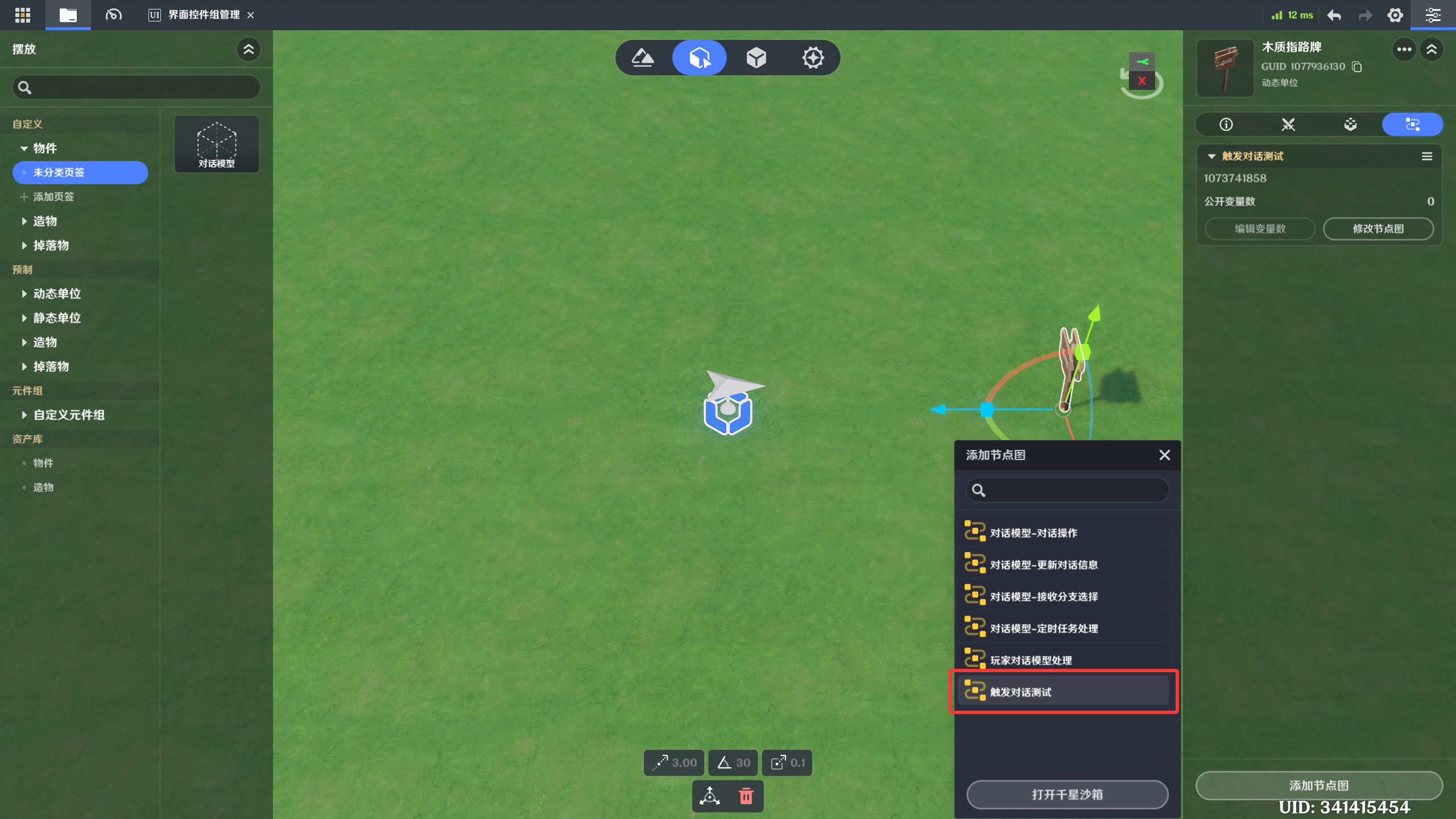Delete the selected object with trash icon
Viewport: 1456px width, 819px height.
pyautogui.click(x=746, y=796)
